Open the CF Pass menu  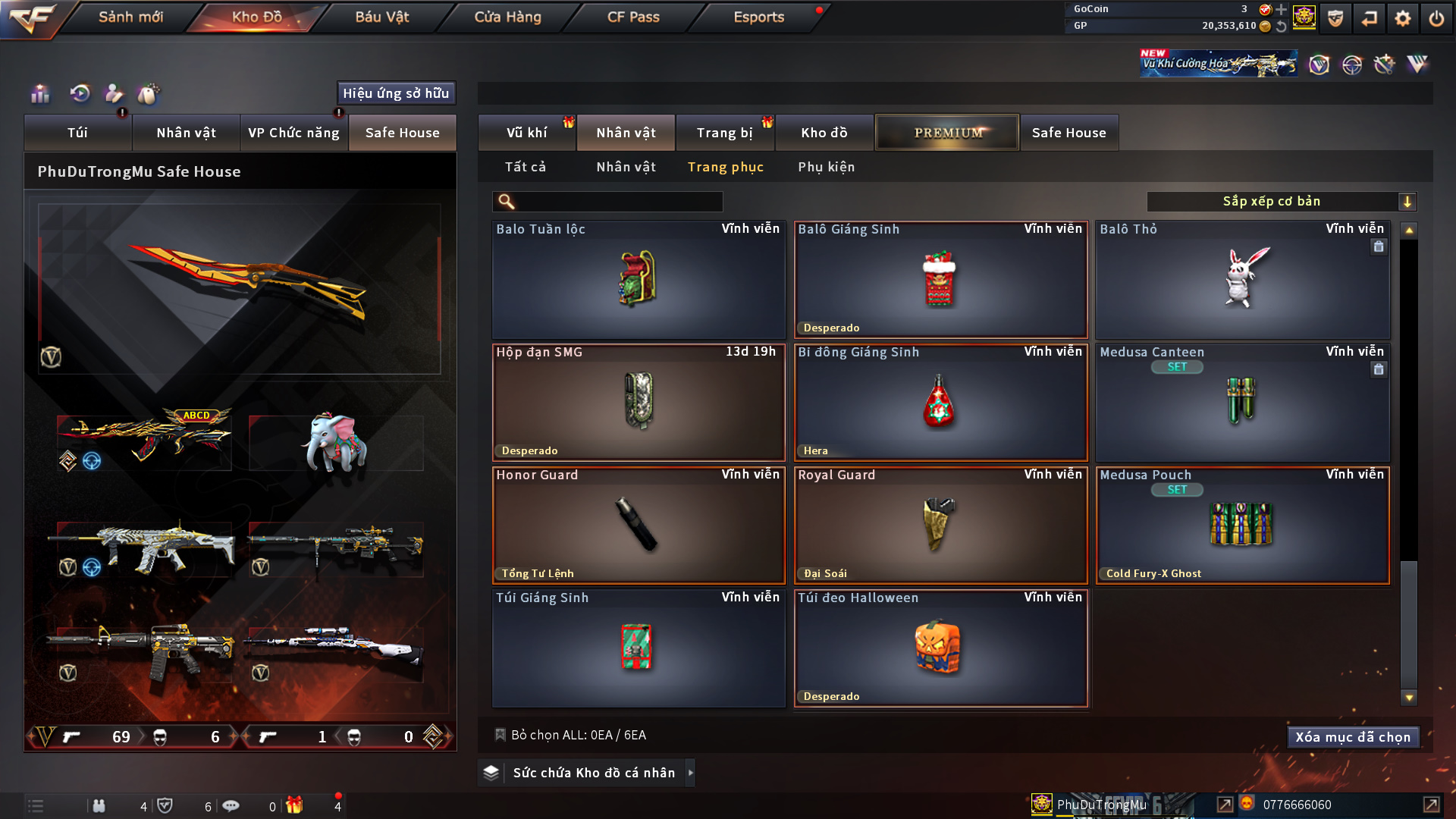click(633, 17)
